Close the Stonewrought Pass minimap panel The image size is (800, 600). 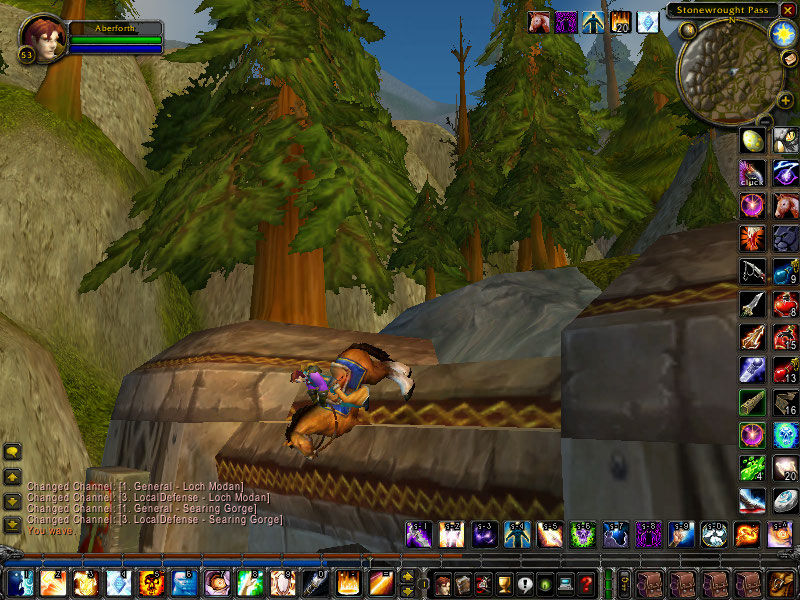click(x=788, y=10)
